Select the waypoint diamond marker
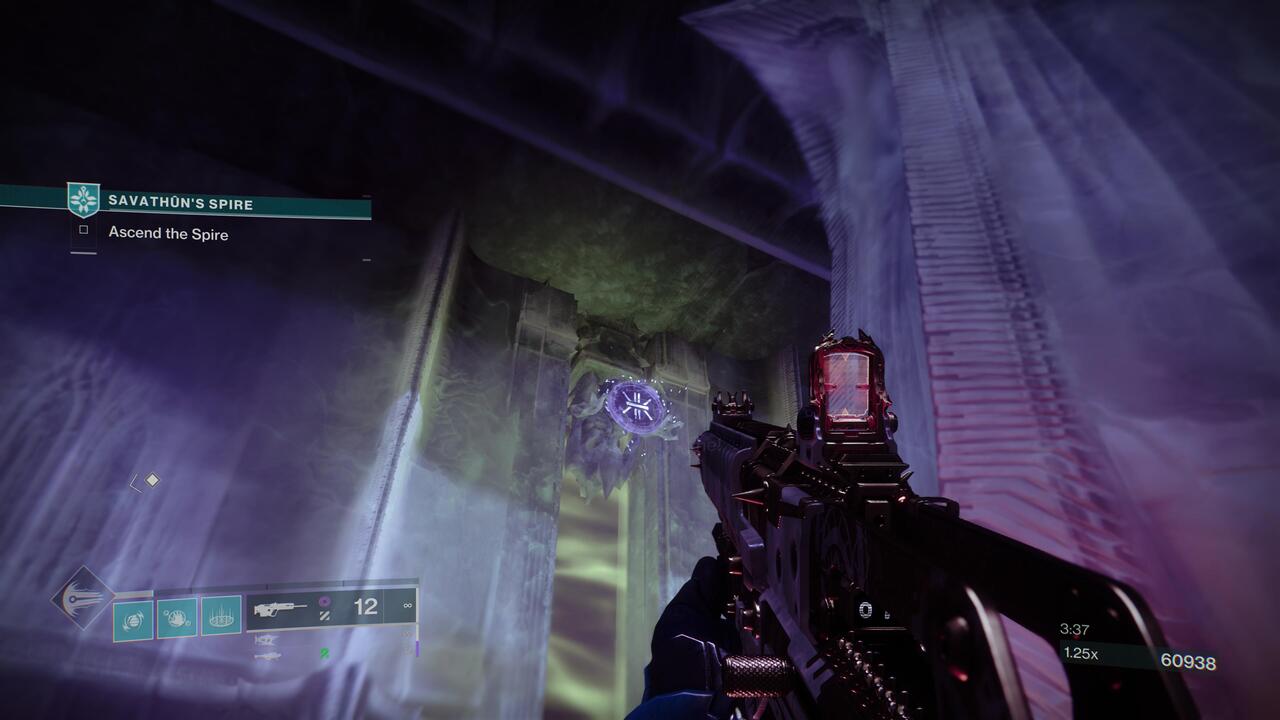The width and height of the screenshot is (1280, 720). [152, 478]
